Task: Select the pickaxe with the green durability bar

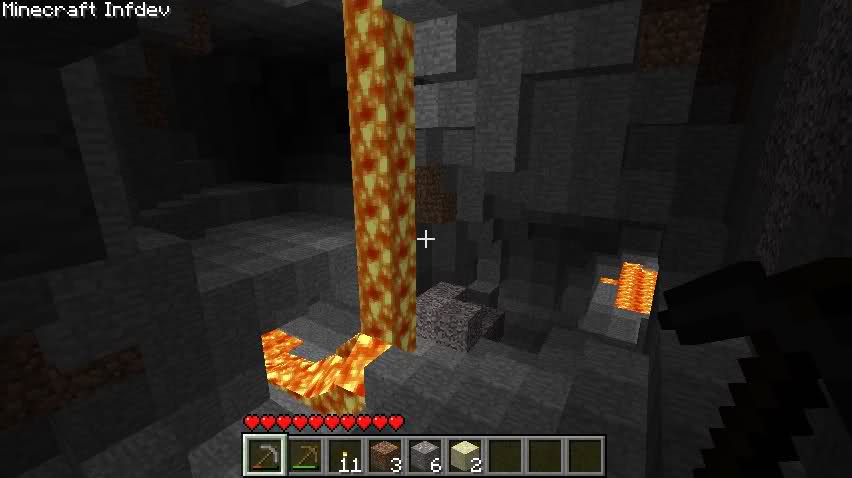Action: tap(306, 456)
